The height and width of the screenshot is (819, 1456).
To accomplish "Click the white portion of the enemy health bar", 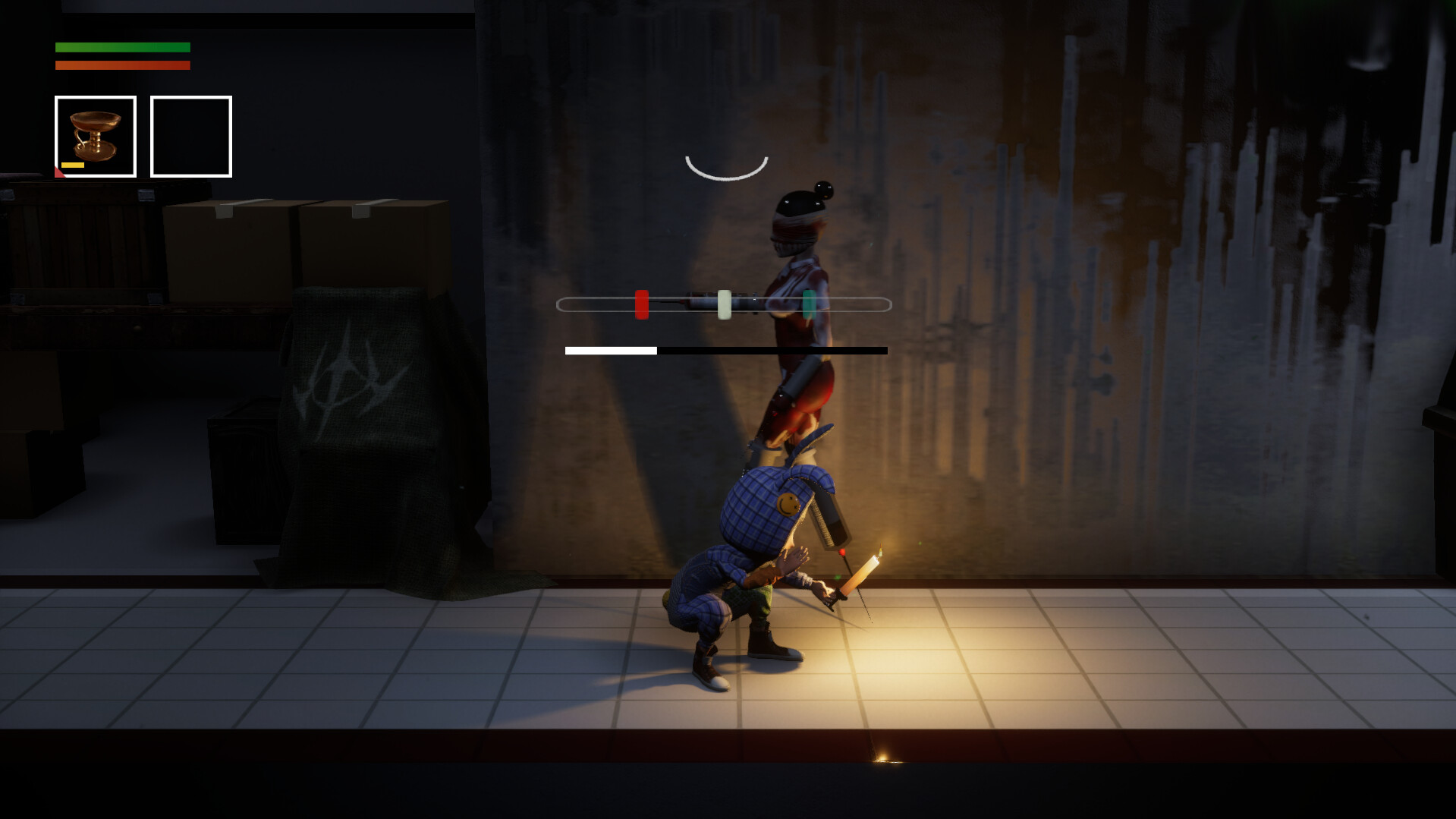I will (x=609, y=350).
